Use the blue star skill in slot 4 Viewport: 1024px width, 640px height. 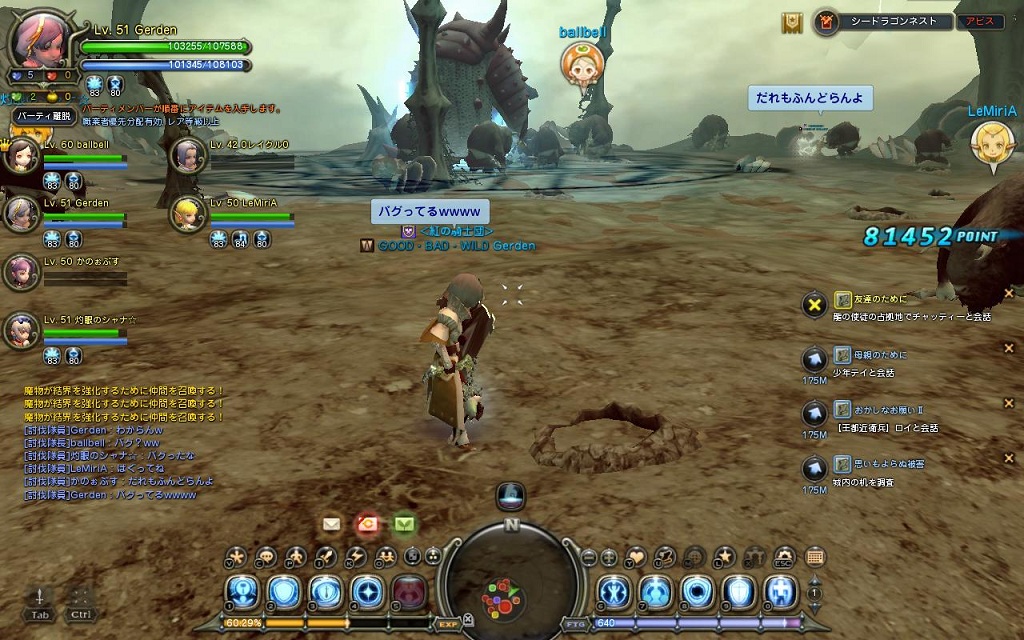click(366, 592)
